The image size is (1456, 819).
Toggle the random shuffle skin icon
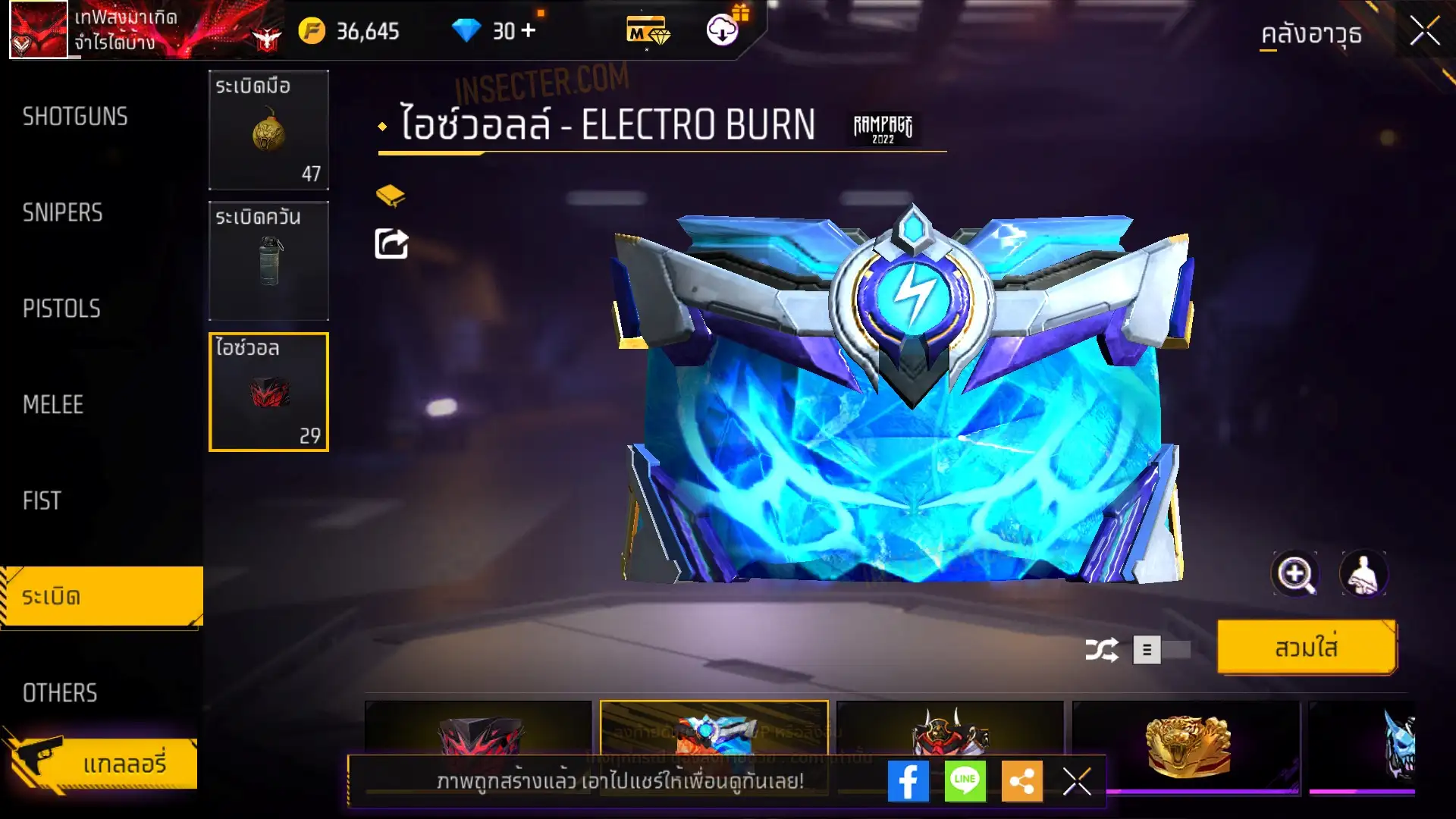(x=1101, y=650)
